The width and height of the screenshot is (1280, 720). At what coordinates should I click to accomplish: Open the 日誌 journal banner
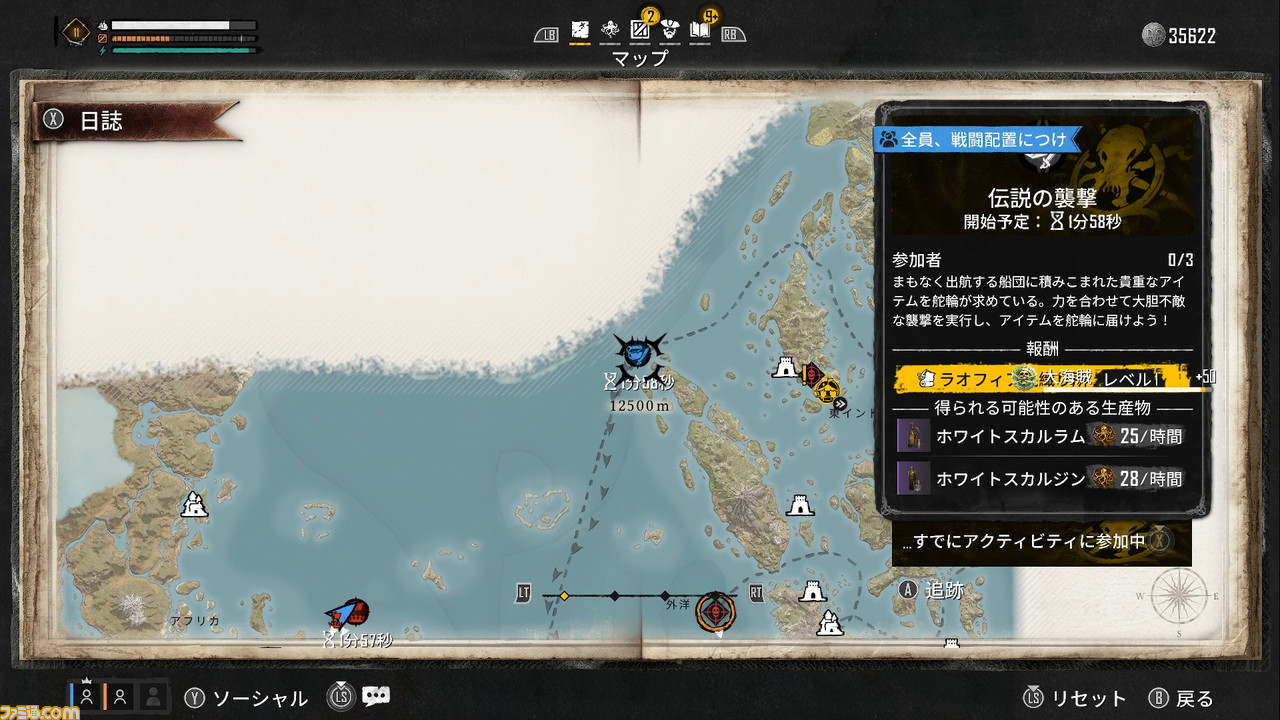click(x=135, y=122)
